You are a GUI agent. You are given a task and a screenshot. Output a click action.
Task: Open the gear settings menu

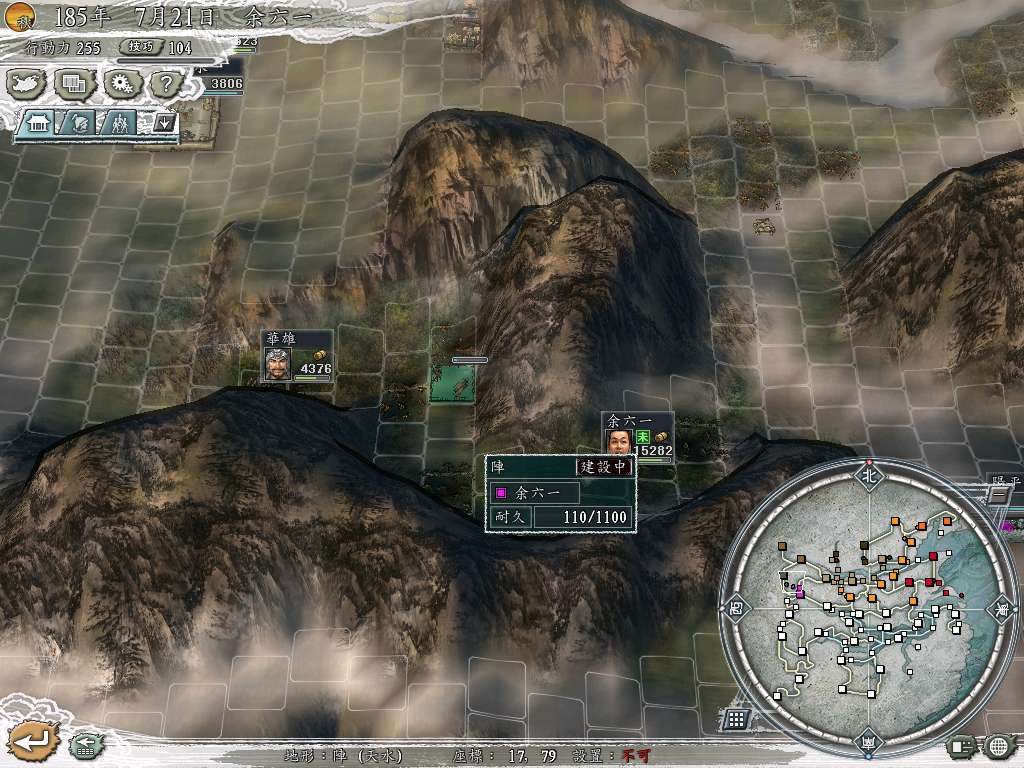tap(122, 83)
